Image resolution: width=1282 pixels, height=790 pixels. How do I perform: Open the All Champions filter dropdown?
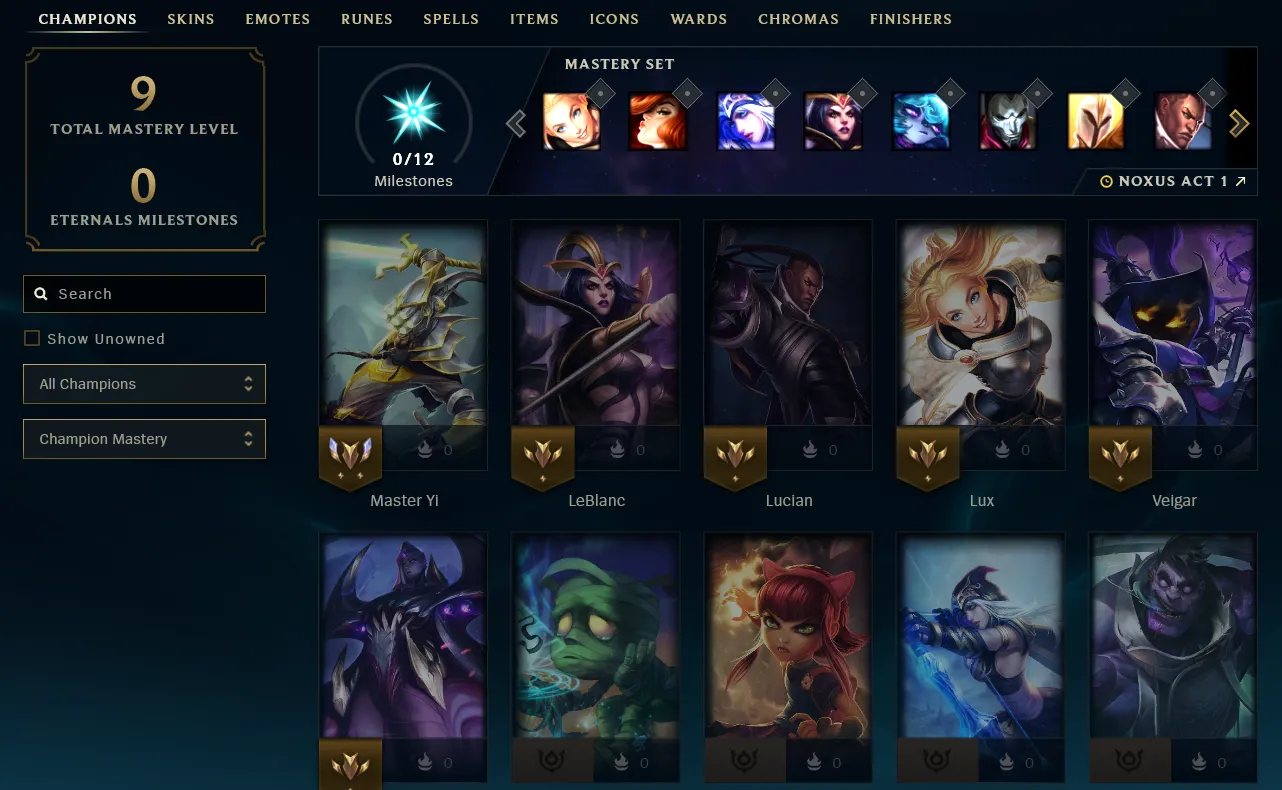[144, 384]
